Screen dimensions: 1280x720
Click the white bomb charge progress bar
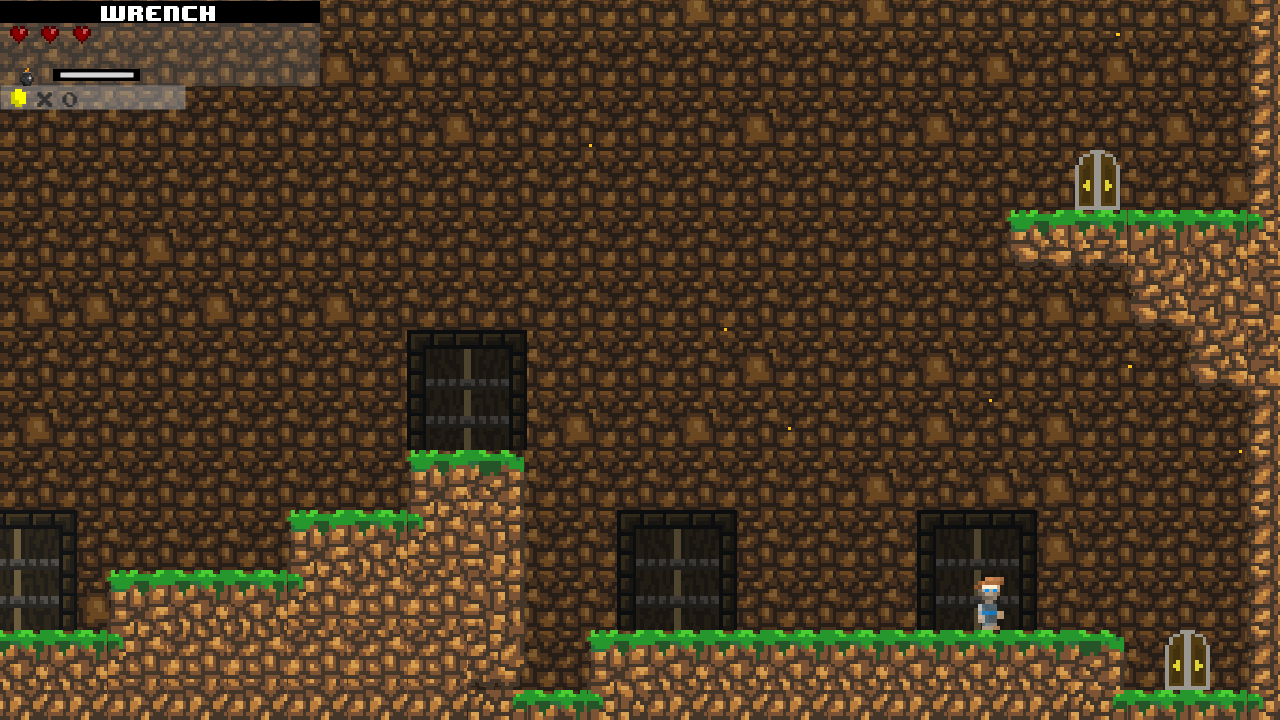pyautogui.click(x=97, y=72)
